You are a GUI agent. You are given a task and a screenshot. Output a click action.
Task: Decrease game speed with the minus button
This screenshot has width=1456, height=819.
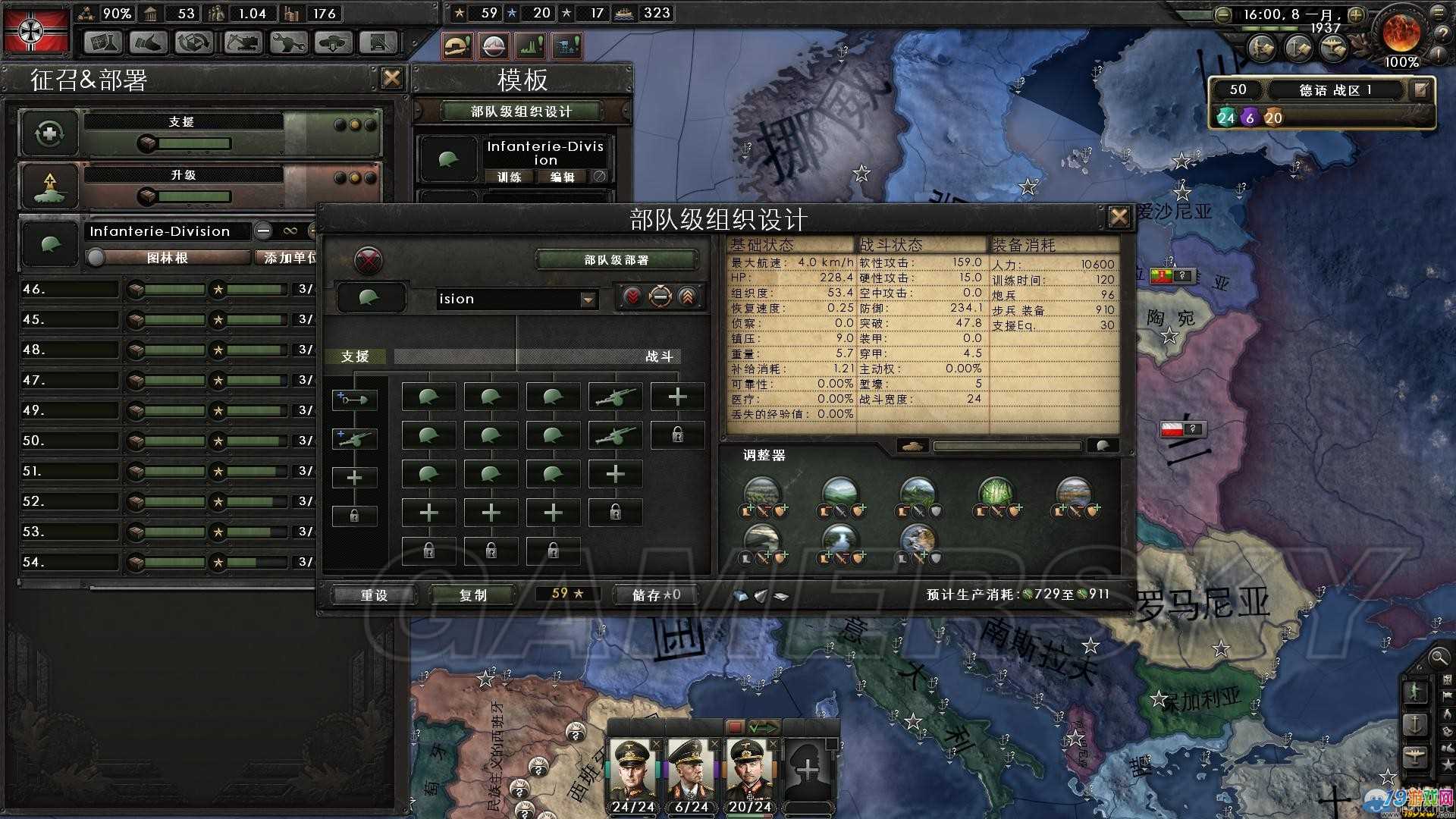pos(1222,14)
